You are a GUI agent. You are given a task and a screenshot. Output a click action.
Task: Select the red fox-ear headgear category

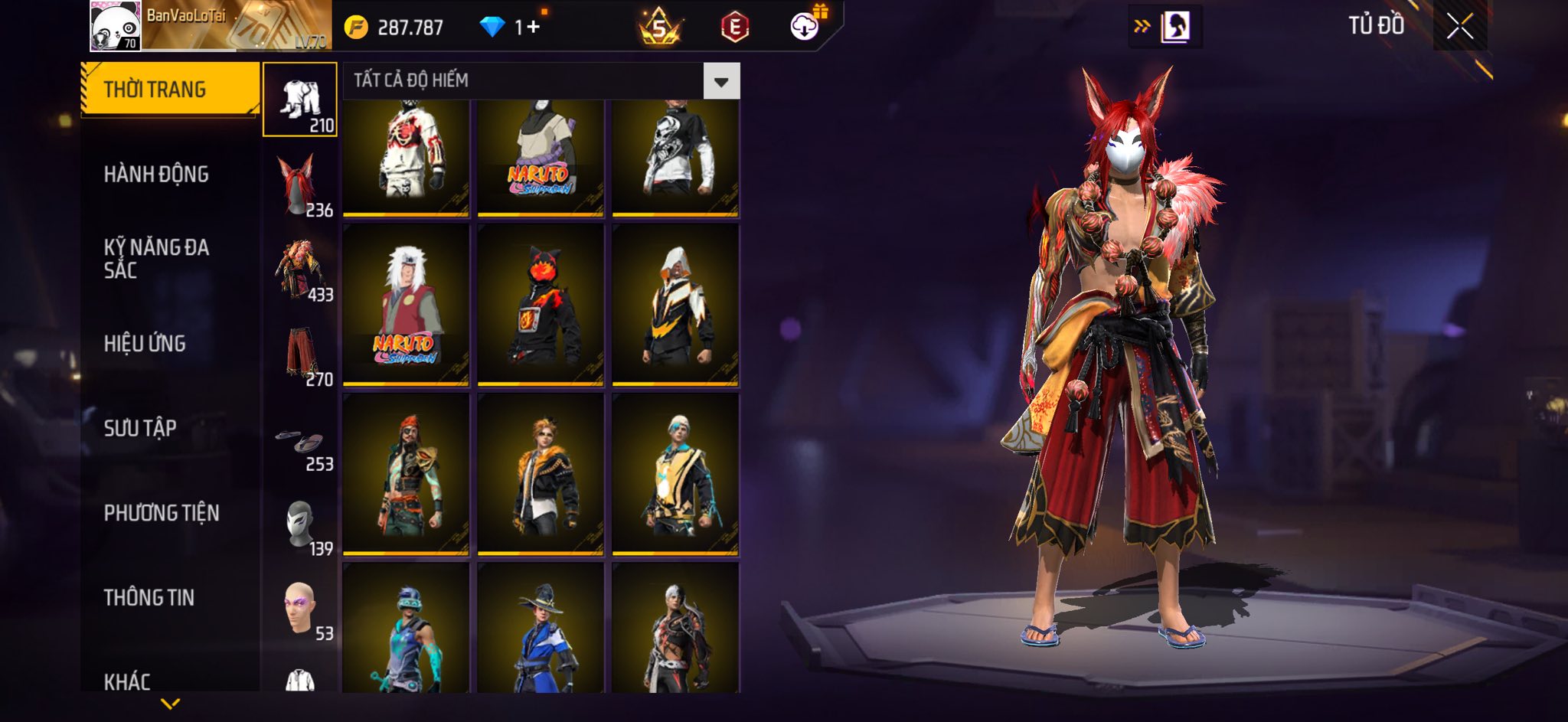[300, 185]
